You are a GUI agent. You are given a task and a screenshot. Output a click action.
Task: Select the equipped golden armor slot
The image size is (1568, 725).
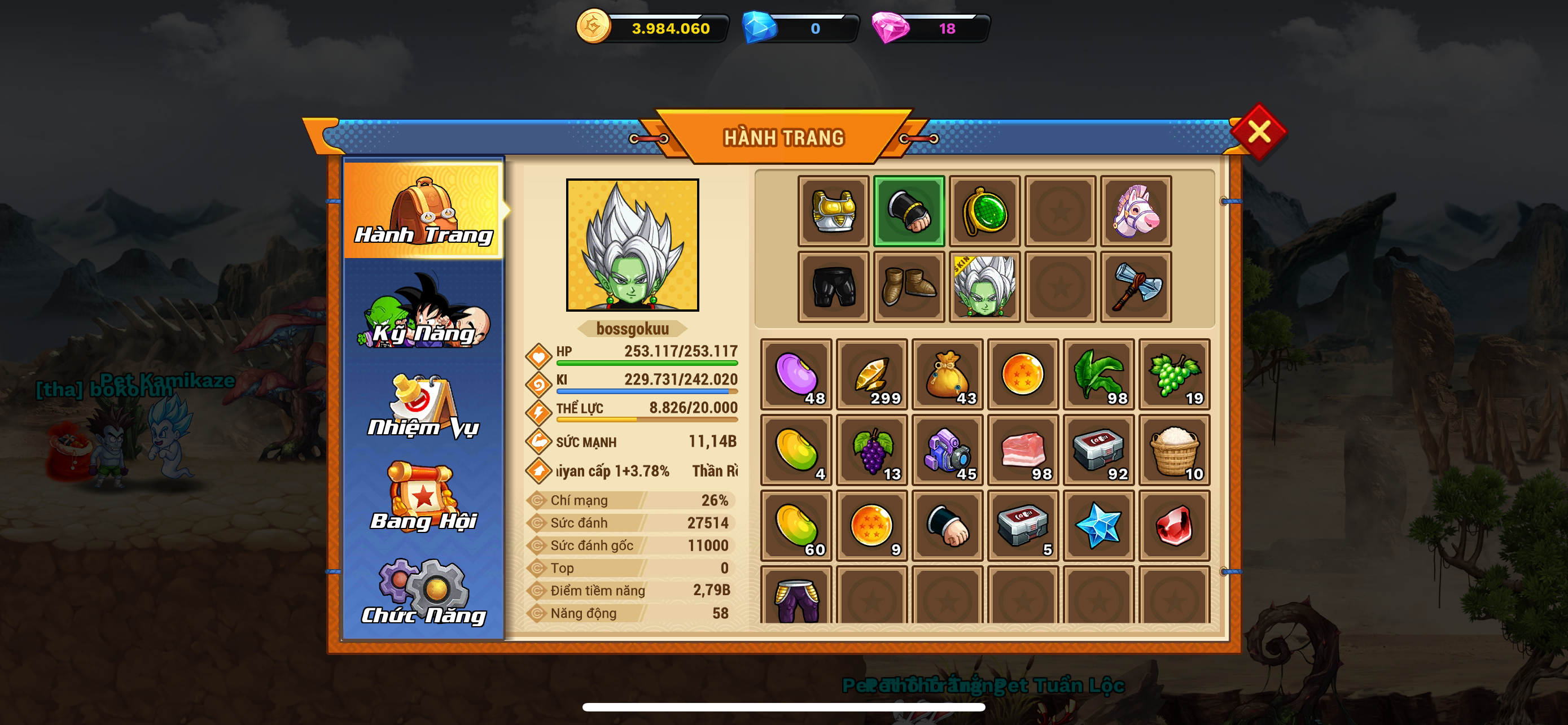click(x=833, y=211)
